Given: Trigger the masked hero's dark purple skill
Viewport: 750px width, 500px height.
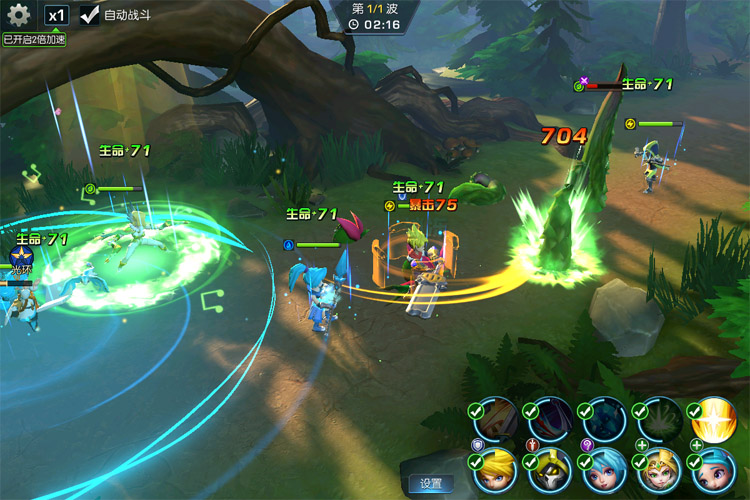Looking at the screenshot, I should pos(548,419).
